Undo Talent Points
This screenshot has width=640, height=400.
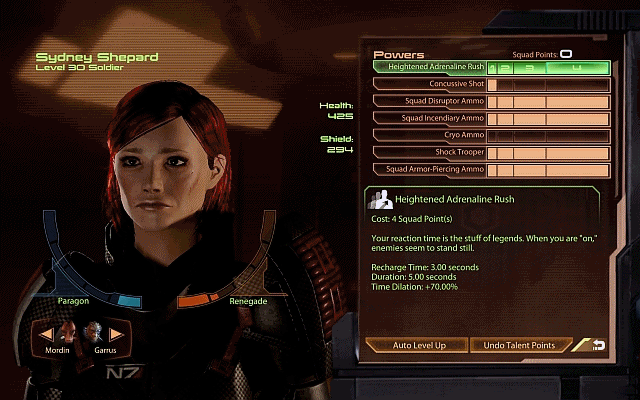520,345
